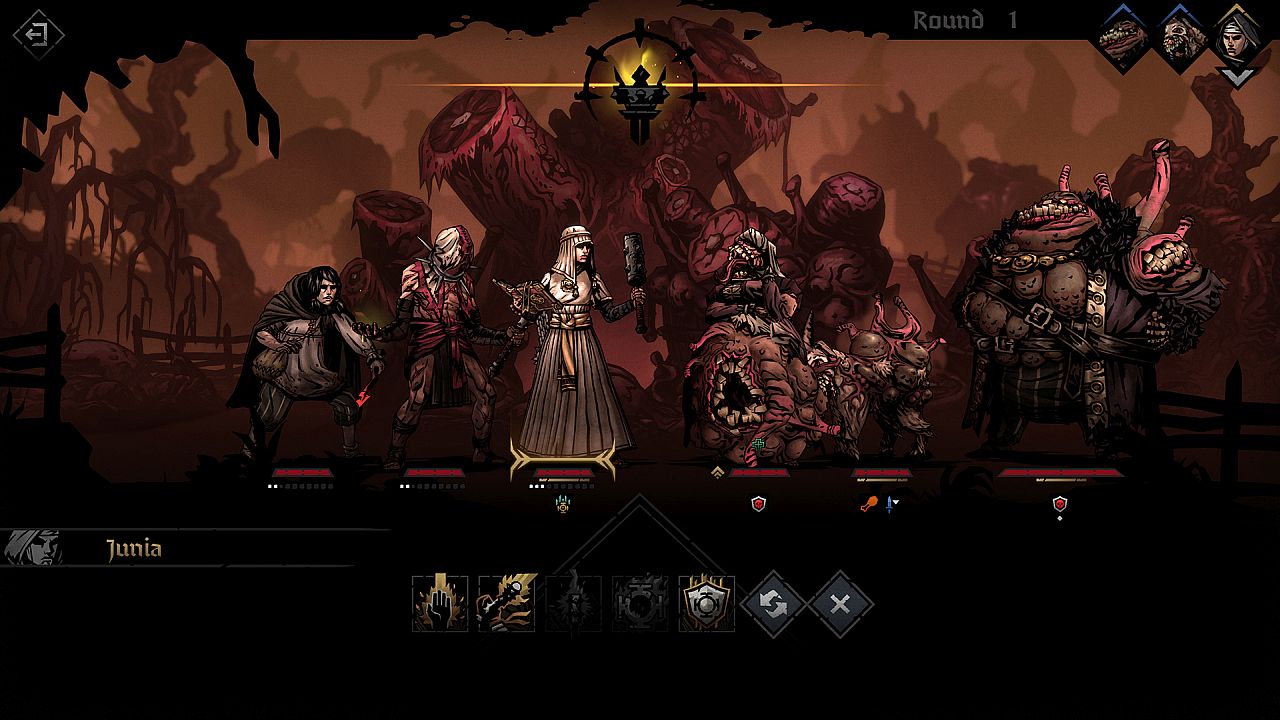This screenshot has width=1280, height=720.
Task: Click the drumstick token beneath the swine pack
Action: pos(869,504)
